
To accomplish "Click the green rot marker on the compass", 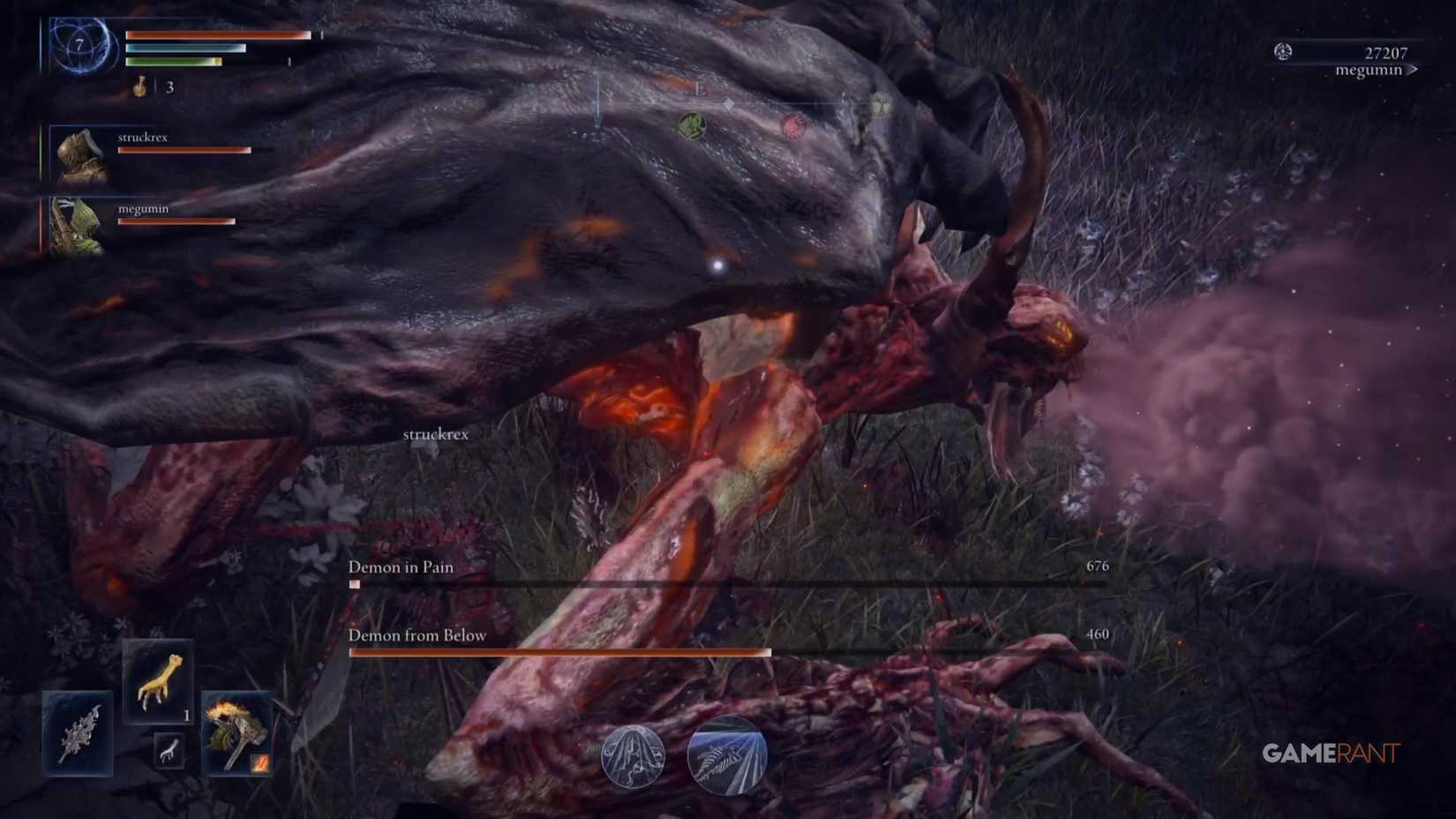I will click(x=693, y=125).
